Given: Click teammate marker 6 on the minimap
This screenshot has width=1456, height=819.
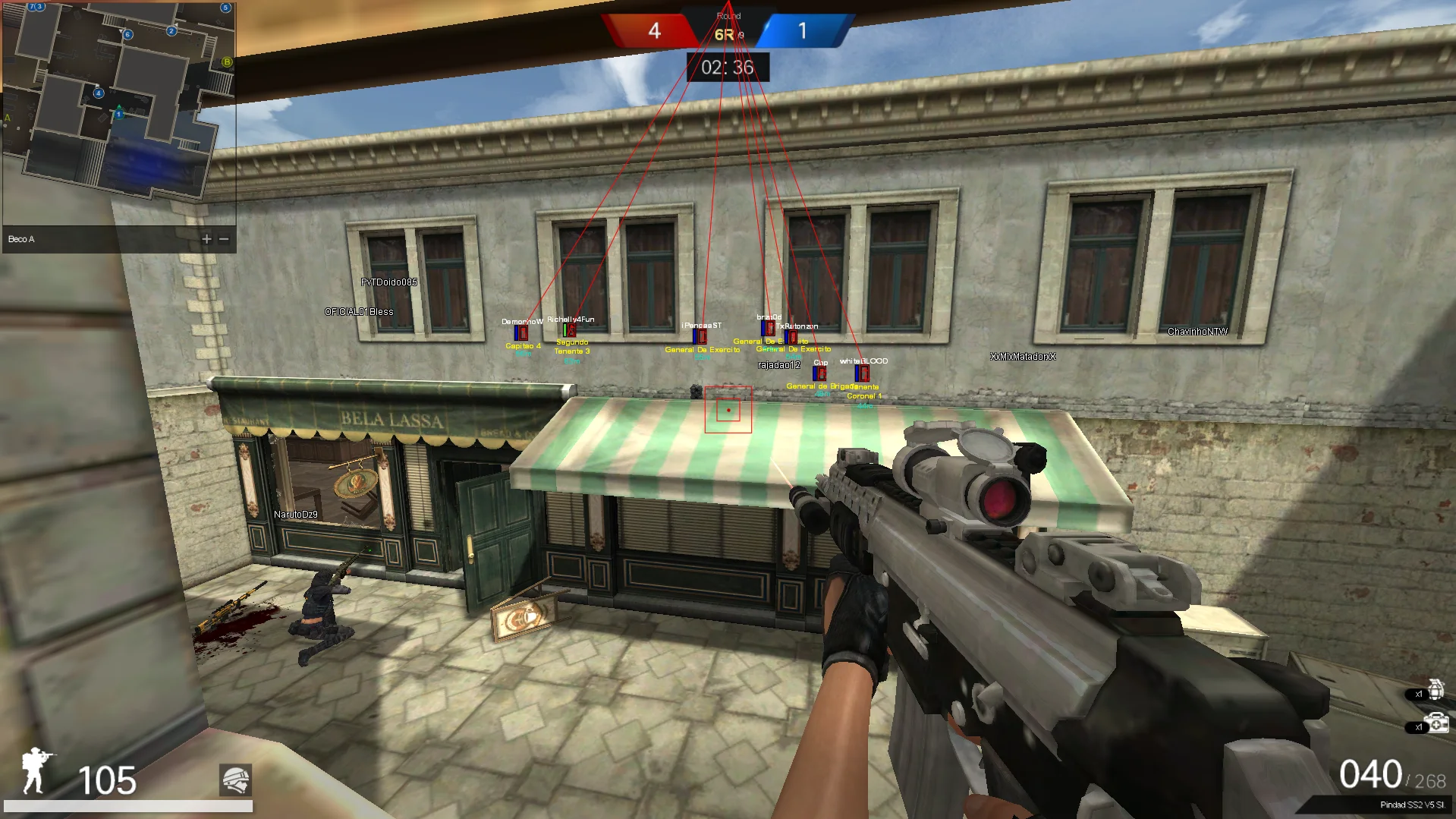Looking at the screenshot, I should 127,34.
